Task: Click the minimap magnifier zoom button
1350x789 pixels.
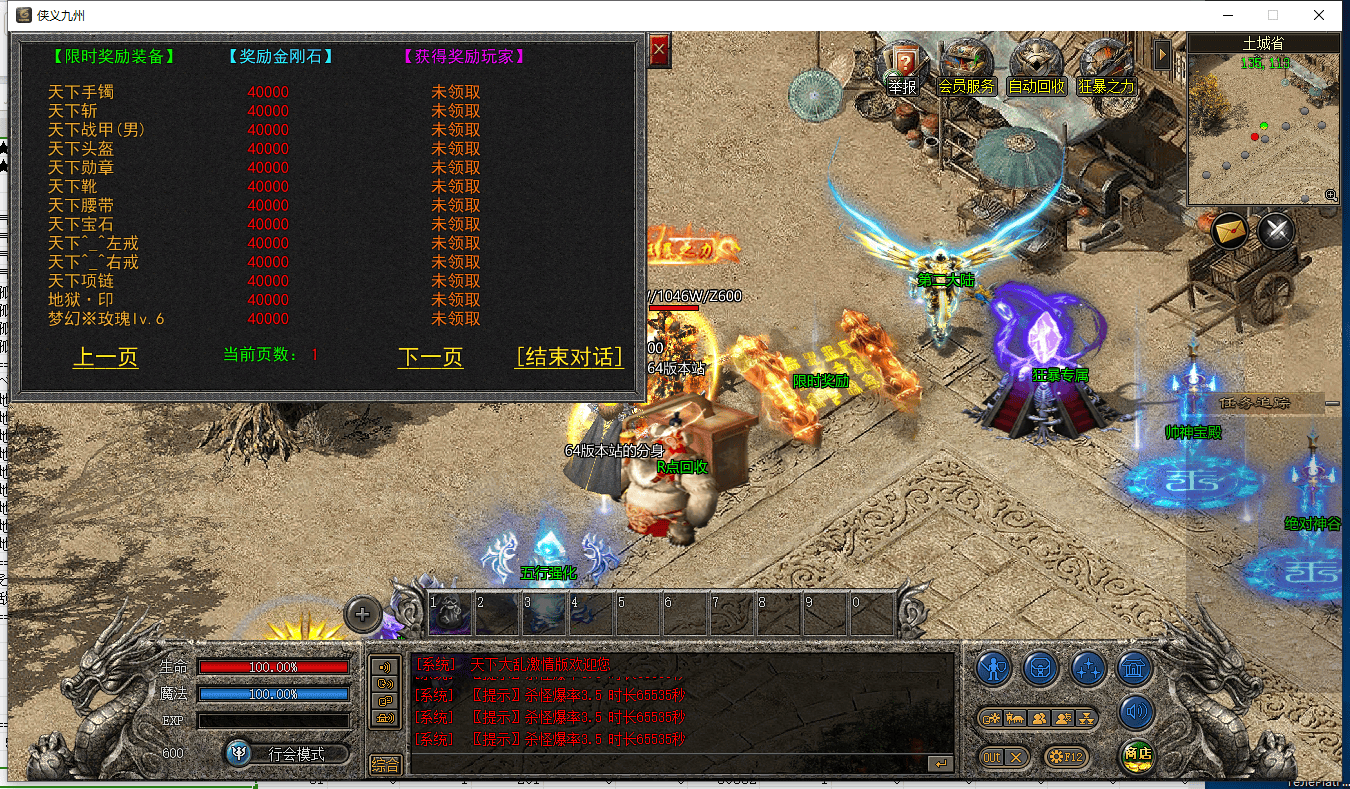Action: (1330, 196)
